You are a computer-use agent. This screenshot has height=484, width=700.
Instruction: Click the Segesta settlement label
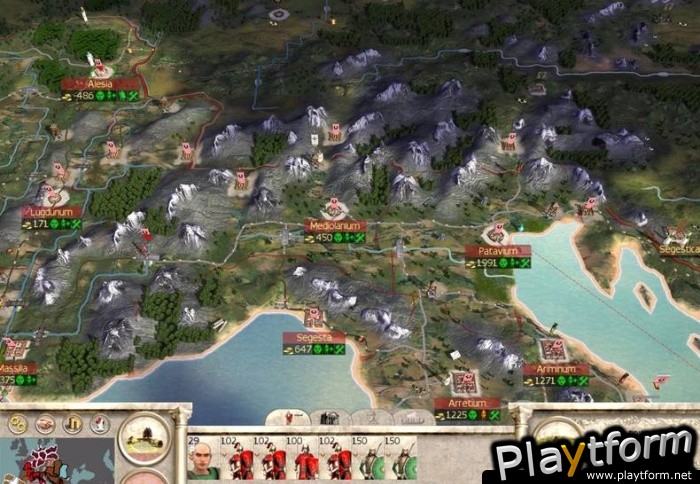click(313, 338)
